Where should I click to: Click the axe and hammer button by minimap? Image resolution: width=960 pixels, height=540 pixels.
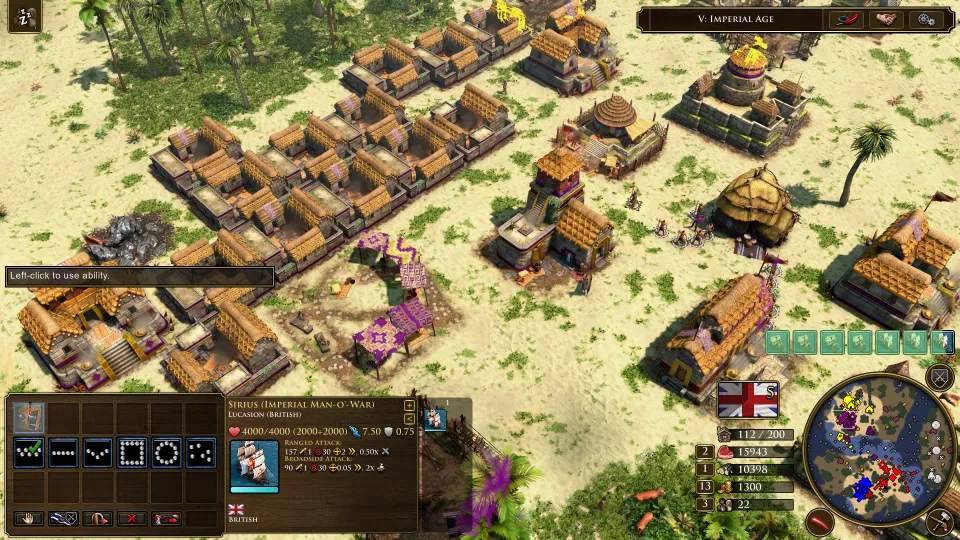(938, 520)
